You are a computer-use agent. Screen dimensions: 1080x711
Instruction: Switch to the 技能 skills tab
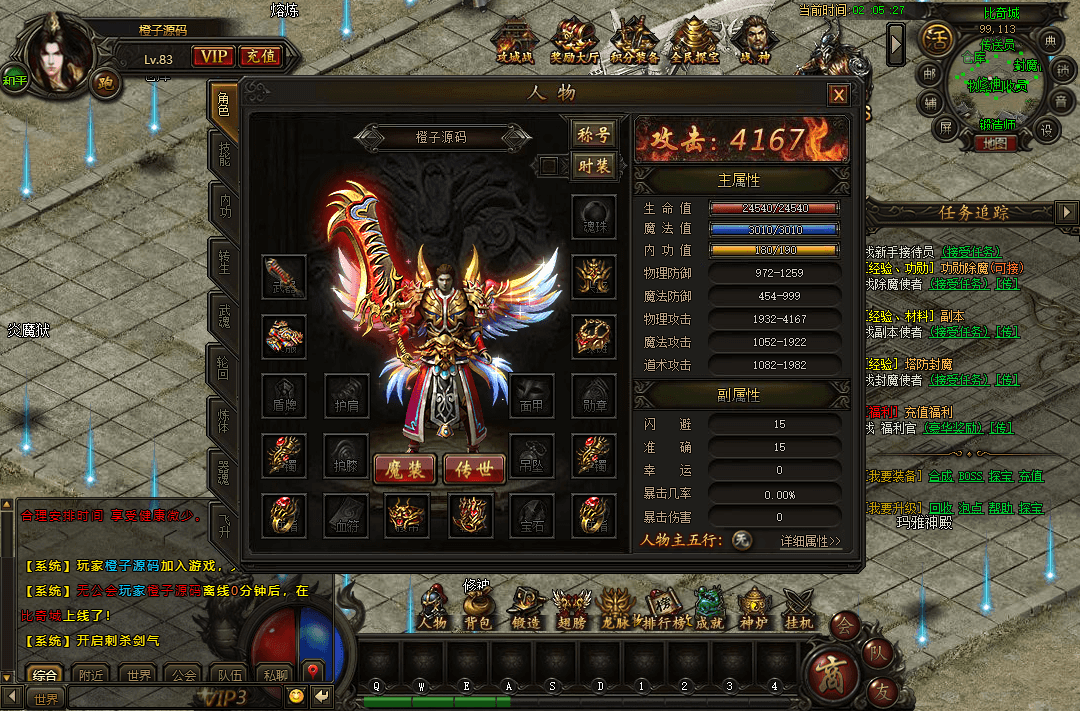(225, 154)
